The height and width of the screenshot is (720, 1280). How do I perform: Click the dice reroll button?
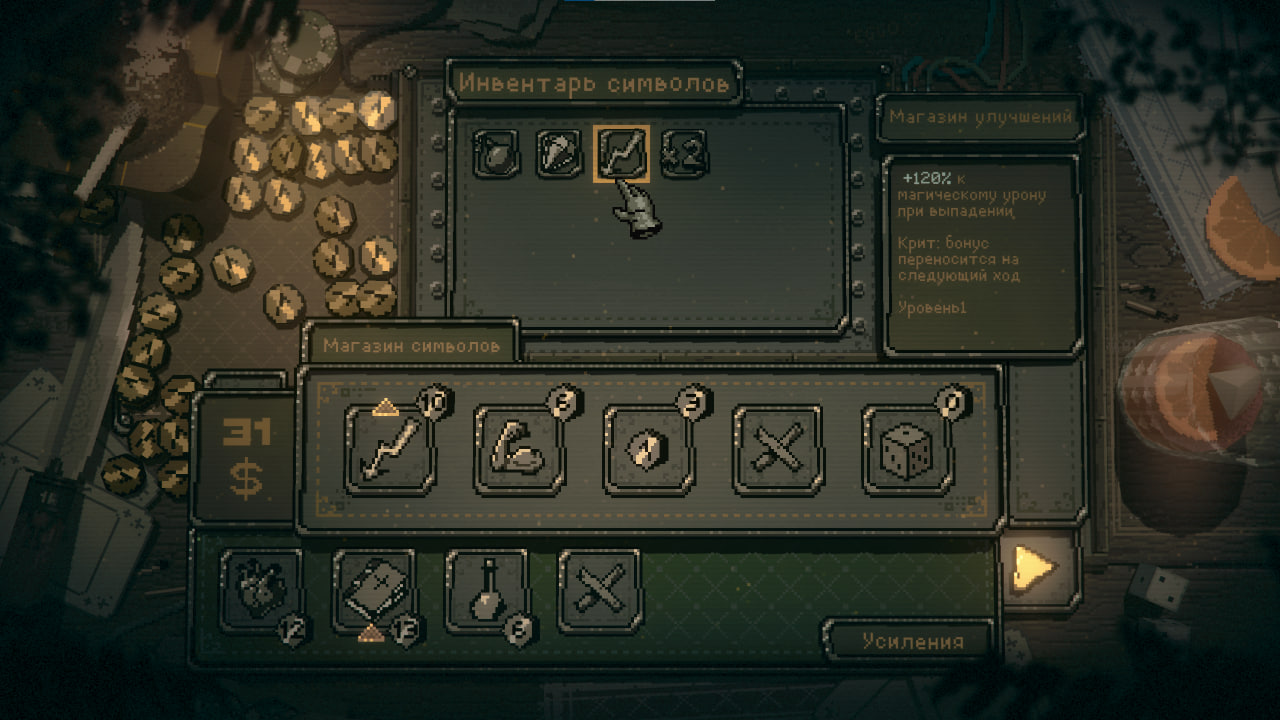coord(907,450)
